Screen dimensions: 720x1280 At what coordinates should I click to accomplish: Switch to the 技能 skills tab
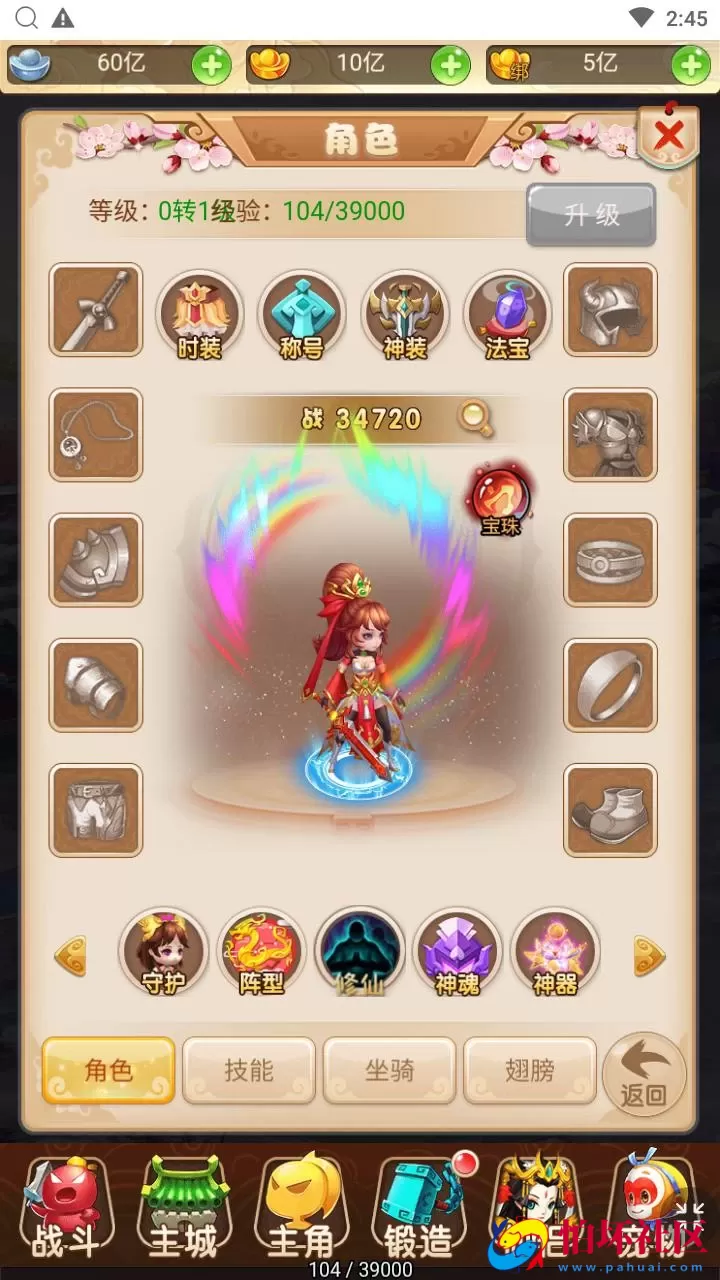click(249, 1070)
